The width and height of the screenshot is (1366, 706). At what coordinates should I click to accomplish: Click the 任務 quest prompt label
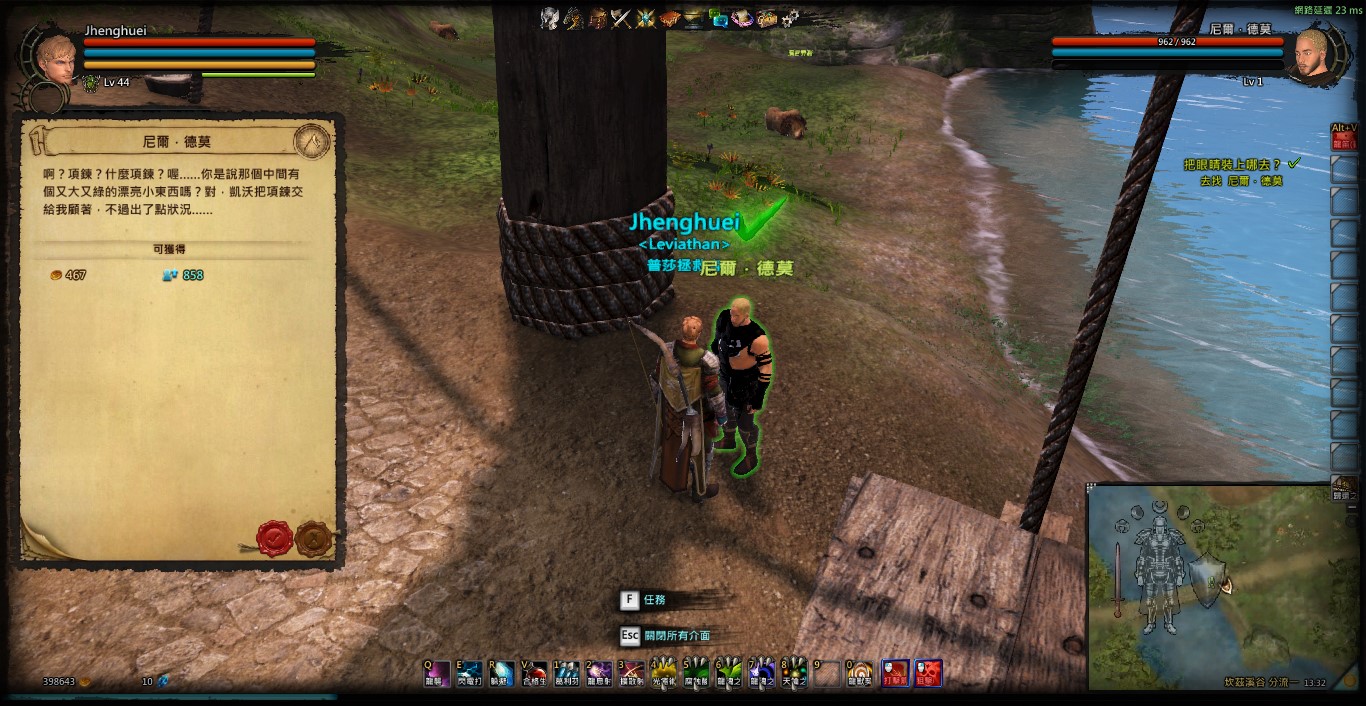click(x=654, y=600)
